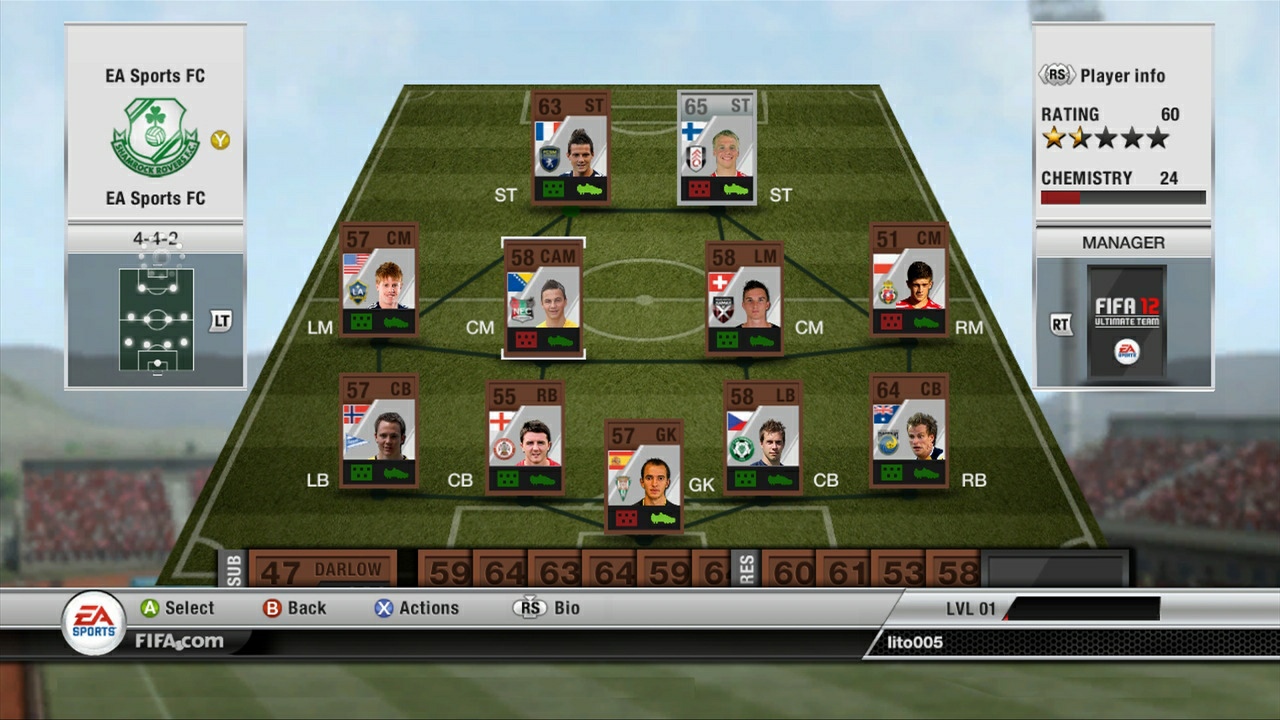The image size is (1280, 720).
Task: Click the yellow Y badge near EA Sports FC
Action: point(222,141)
